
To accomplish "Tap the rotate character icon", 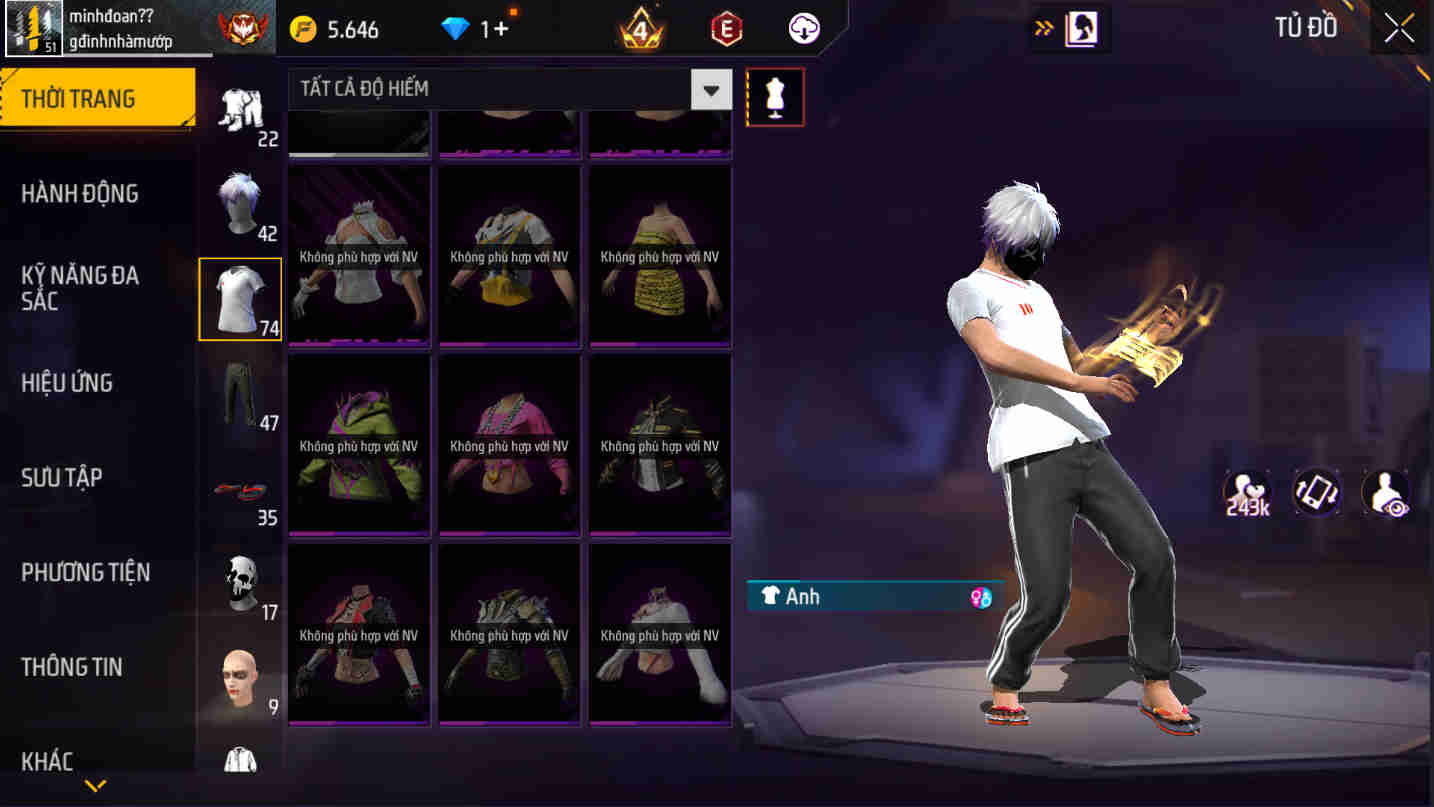I will point(1317,492).
